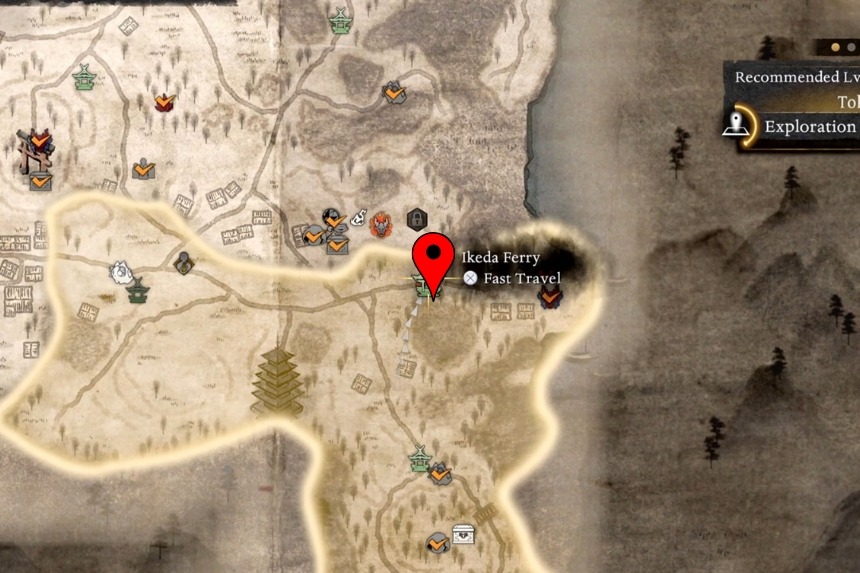
Task: Click the white fluffy dog map marker
Action: point(121,271)
